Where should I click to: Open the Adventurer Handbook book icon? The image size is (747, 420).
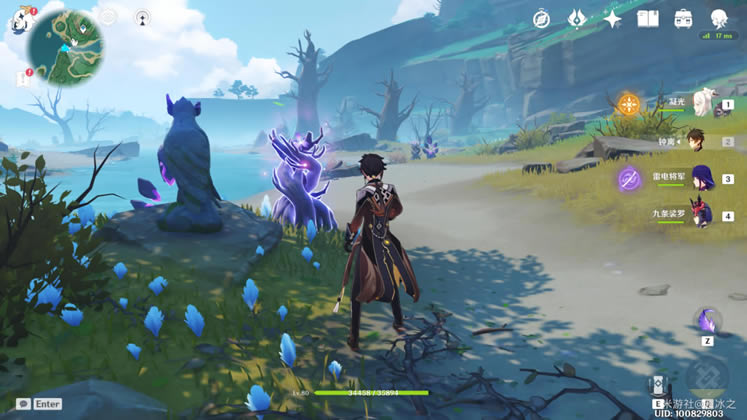pyautogui.click(x=648, y=19)
